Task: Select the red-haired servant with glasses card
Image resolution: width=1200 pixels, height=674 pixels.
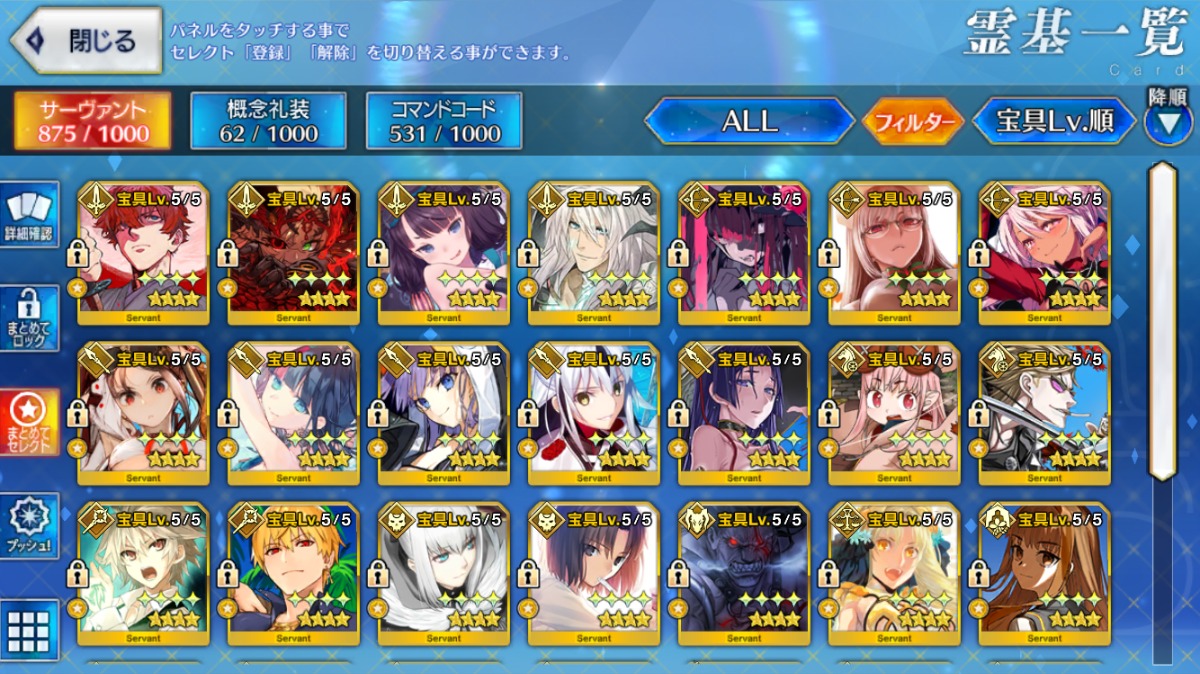Action: [144, 252]
